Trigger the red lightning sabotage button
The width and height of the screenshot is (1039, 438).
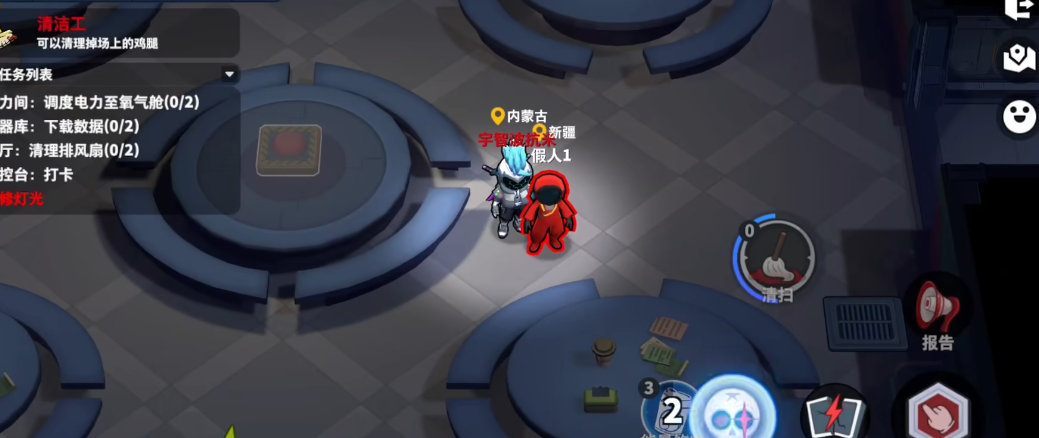coord(836,414)
